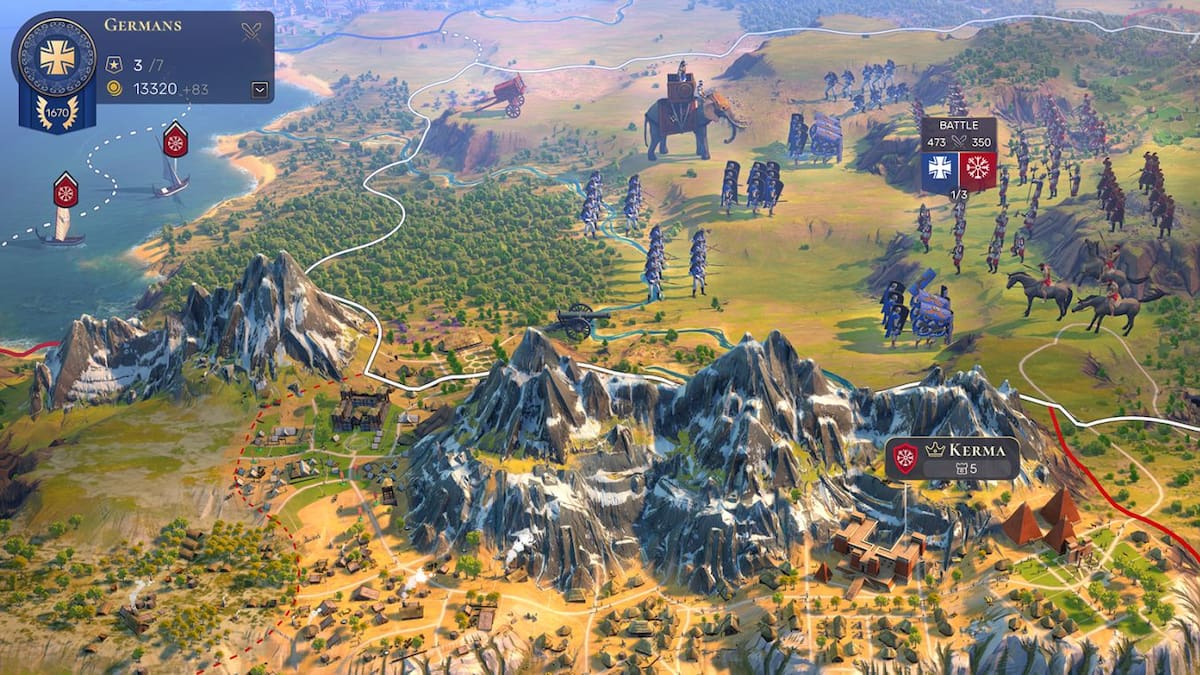Select the red ship marker farther out at sea
The image size is (1200, 675).
[x=66, y=190]
